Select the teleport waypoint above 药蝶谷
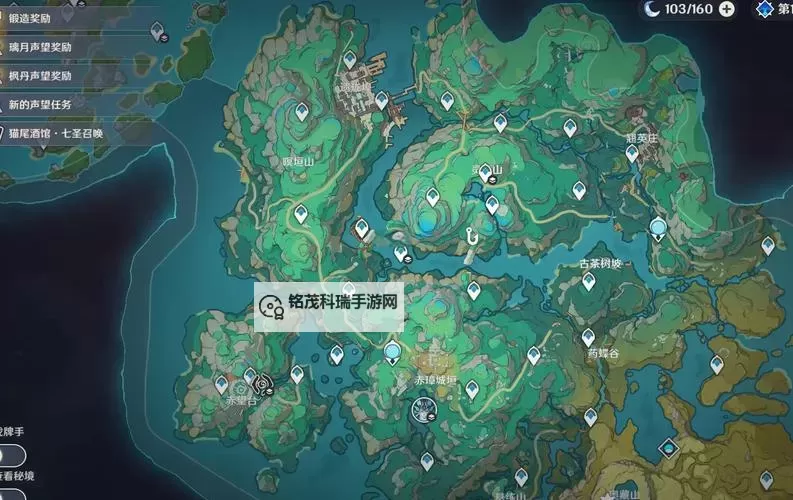 pos(588,337)
